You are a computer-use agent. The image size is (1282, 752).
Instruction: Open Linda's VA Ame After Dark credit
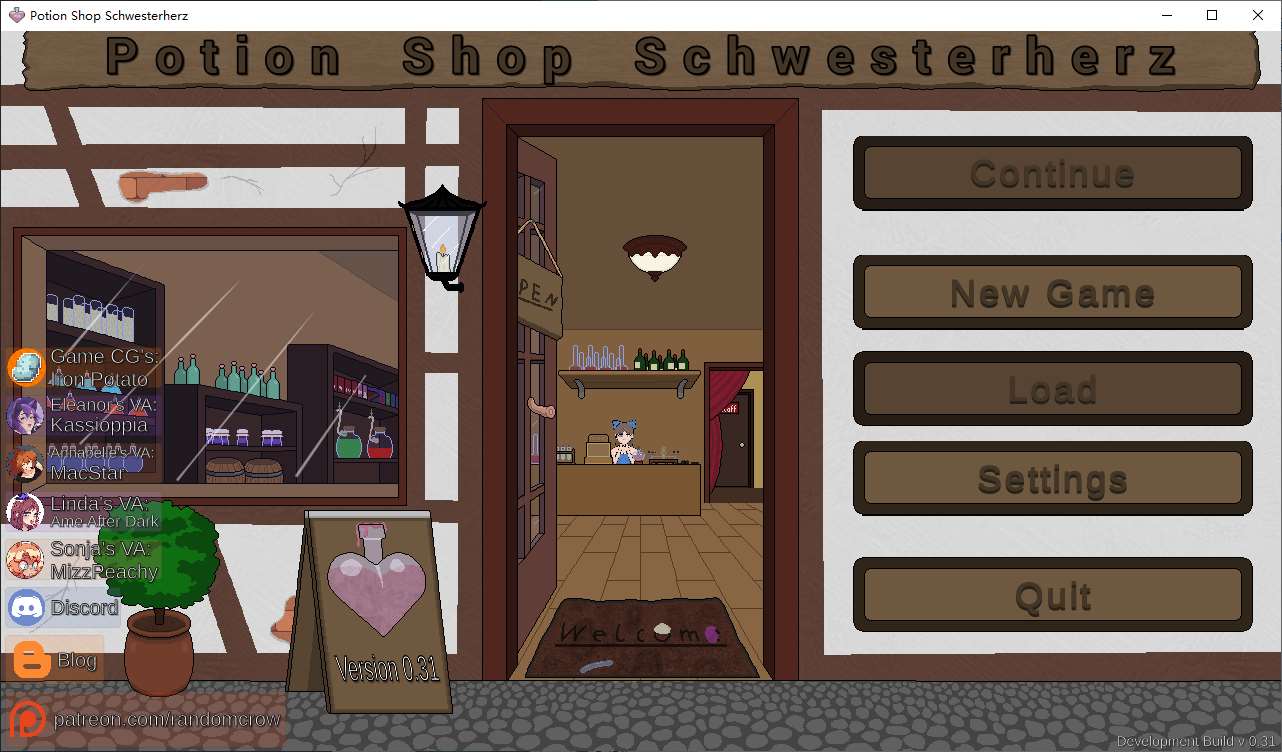[x=82, y=511]
